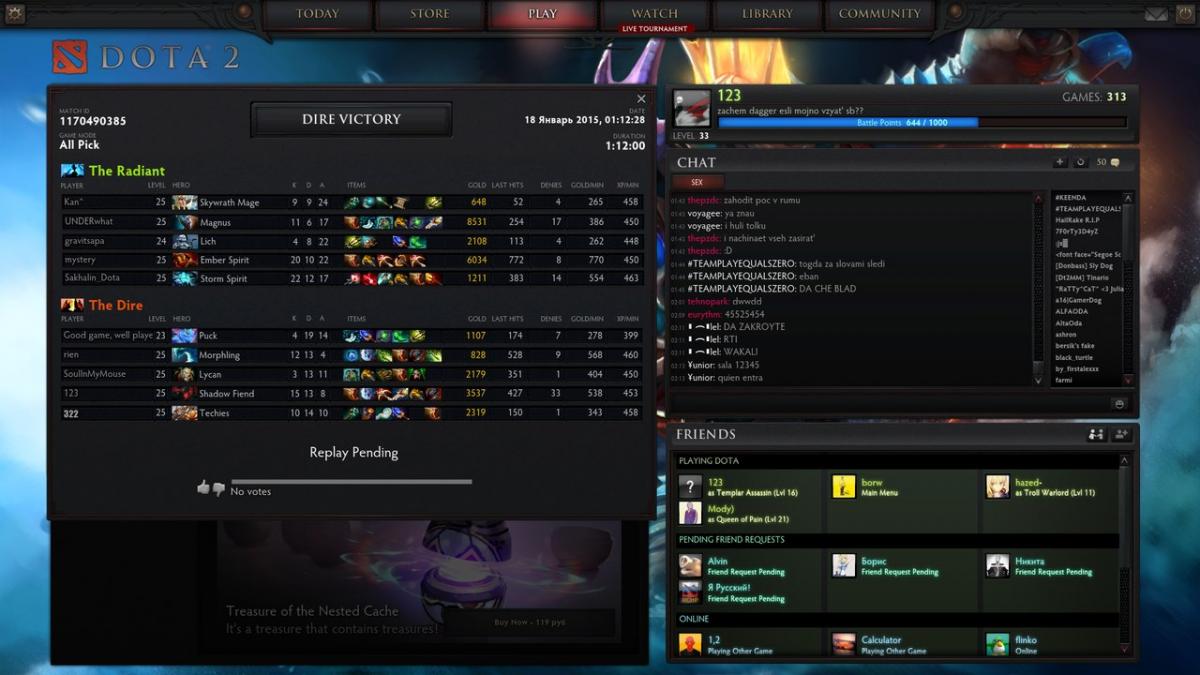Open the Watch tab

pyautogui.click(x=655, y=14)
